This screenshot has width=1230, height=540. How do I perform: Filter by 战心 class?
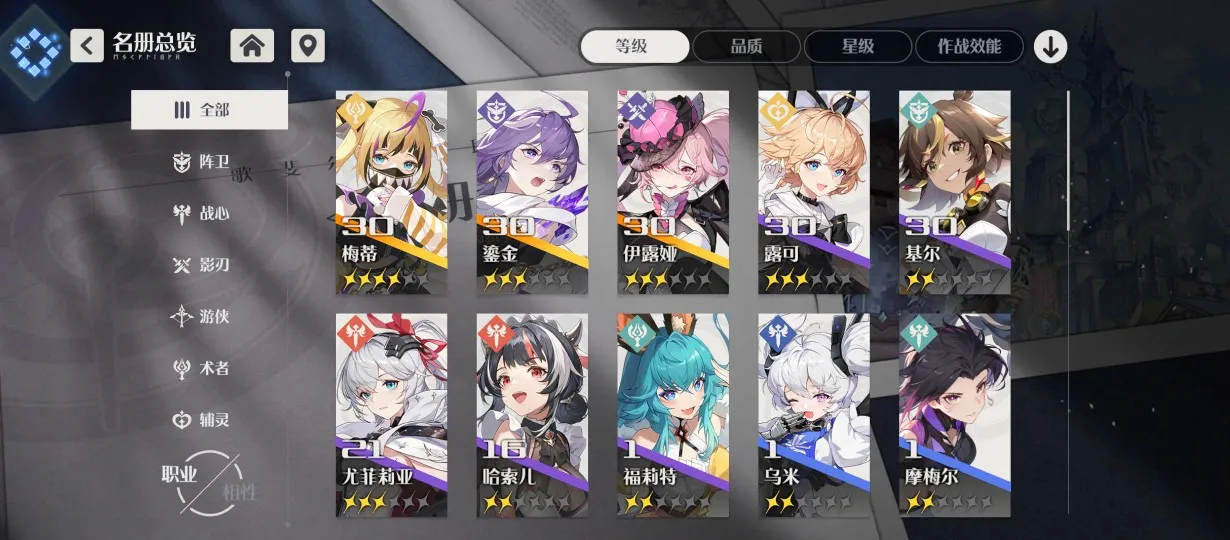click(x=202, y=213)
